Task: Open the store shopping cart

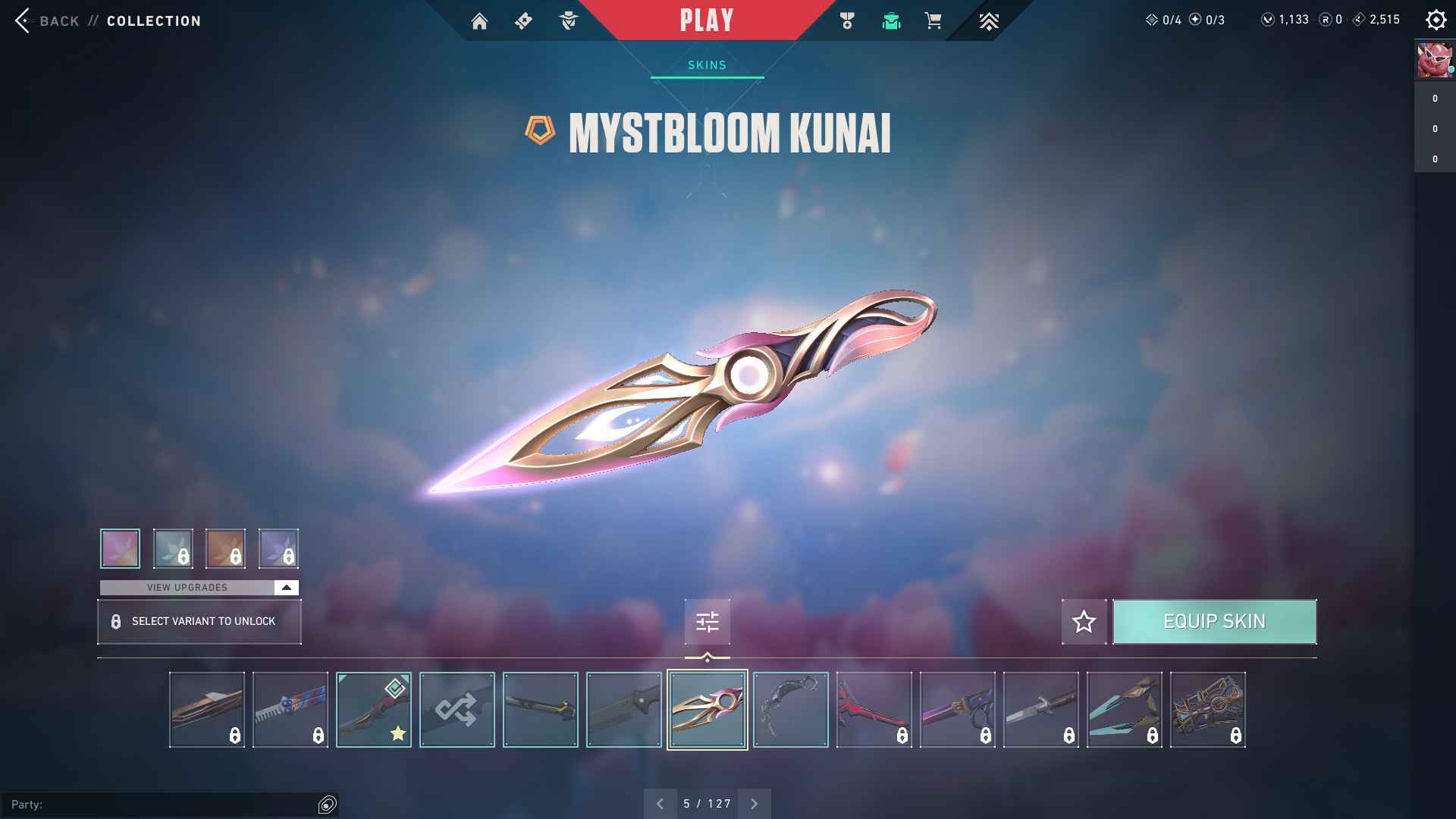Action: pos(933,21)
